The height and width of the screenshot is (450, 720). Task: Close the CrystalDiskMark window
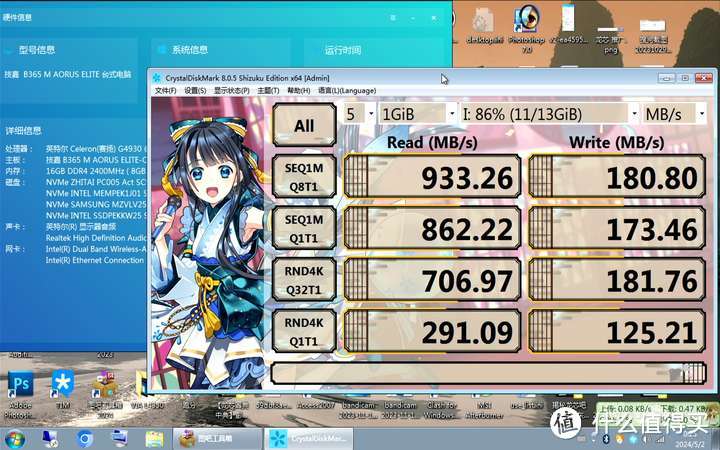coord(704,77)
